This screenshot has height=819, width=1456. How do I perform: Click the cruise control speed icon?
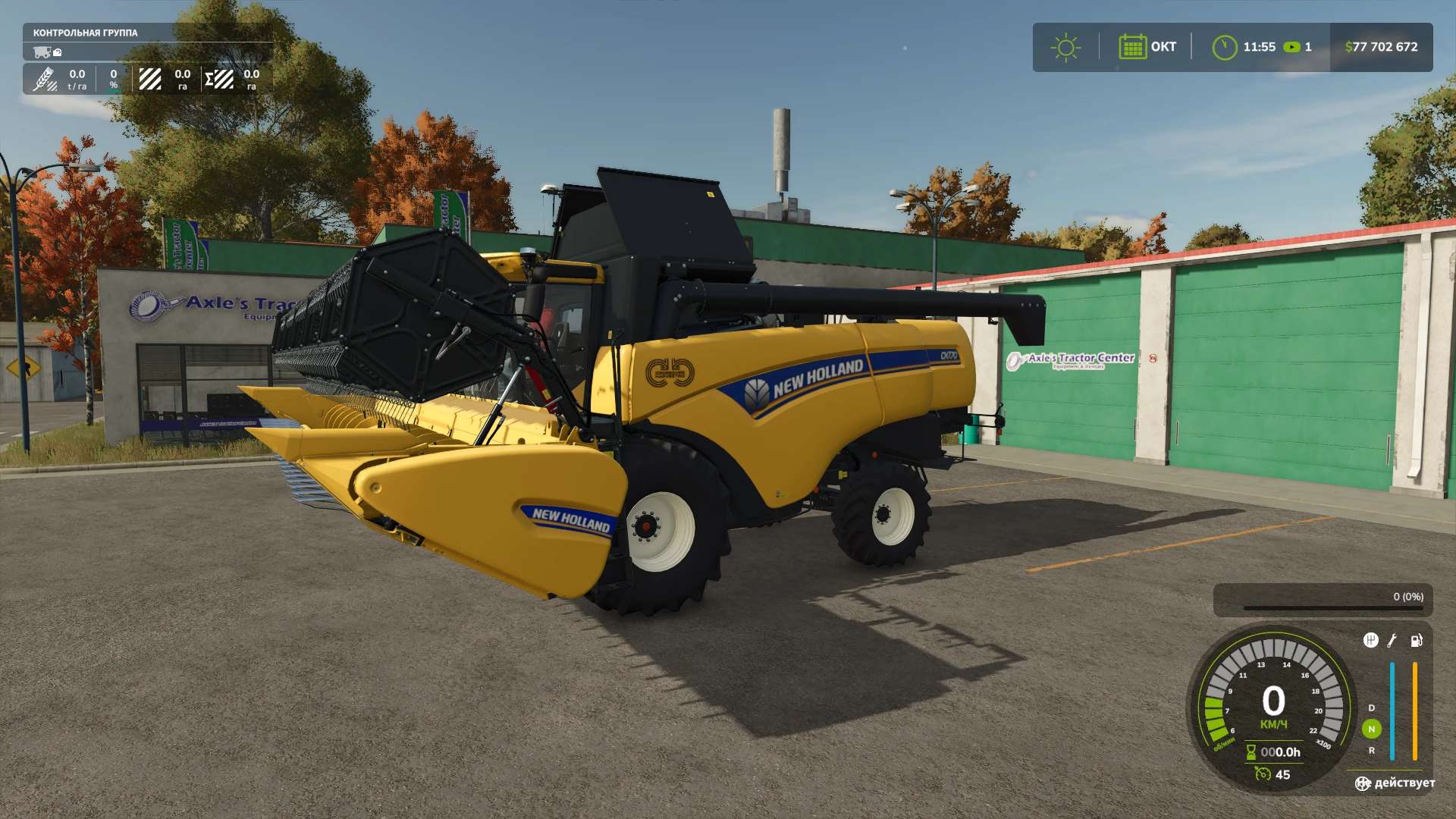(1263, 773)
